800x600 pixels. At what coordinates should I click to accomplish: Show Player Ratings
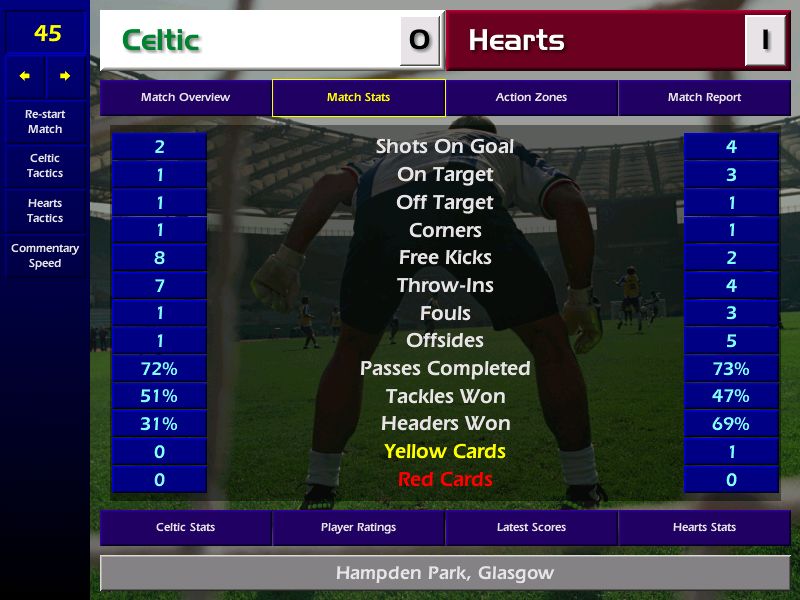click(358, 527)
